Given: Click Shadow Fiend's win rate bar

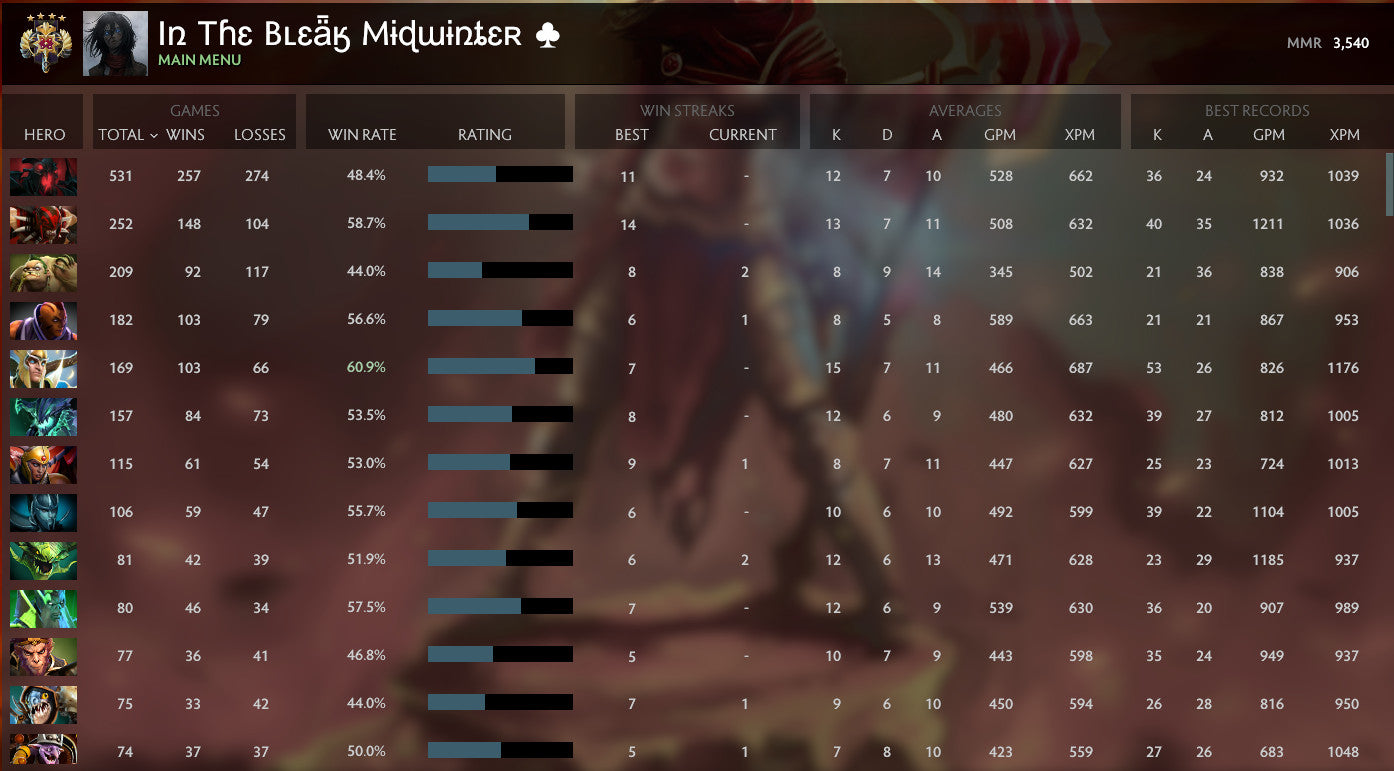Looking at the screenshot, I should coord(500,176).
